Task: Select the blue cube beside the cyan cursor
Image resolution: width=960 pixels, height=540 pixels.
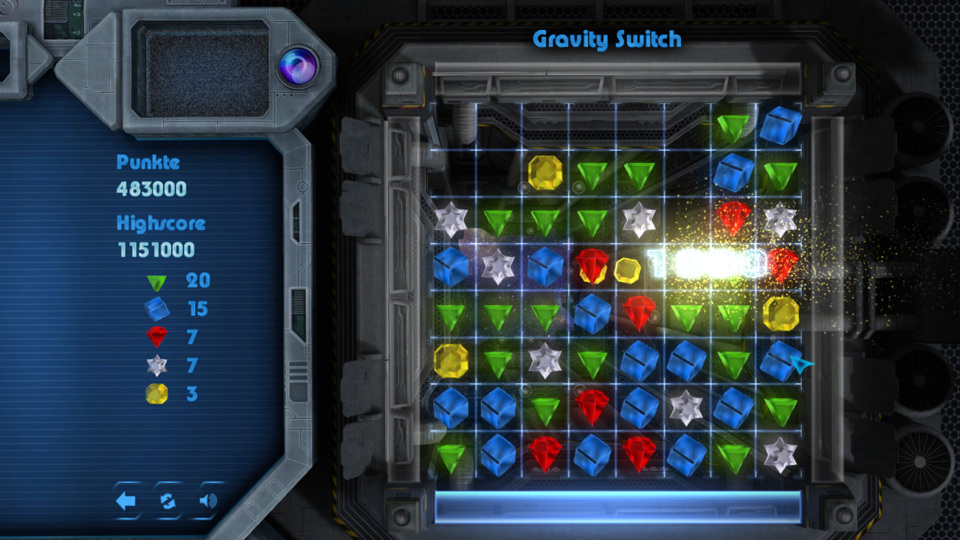Action: [778, 360]
